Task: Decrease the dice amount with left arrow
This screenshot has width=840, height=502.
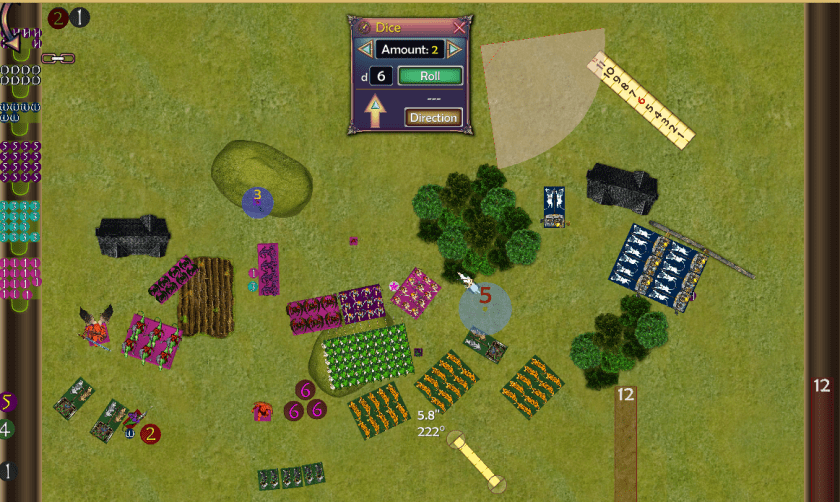Action: (365, 50)
